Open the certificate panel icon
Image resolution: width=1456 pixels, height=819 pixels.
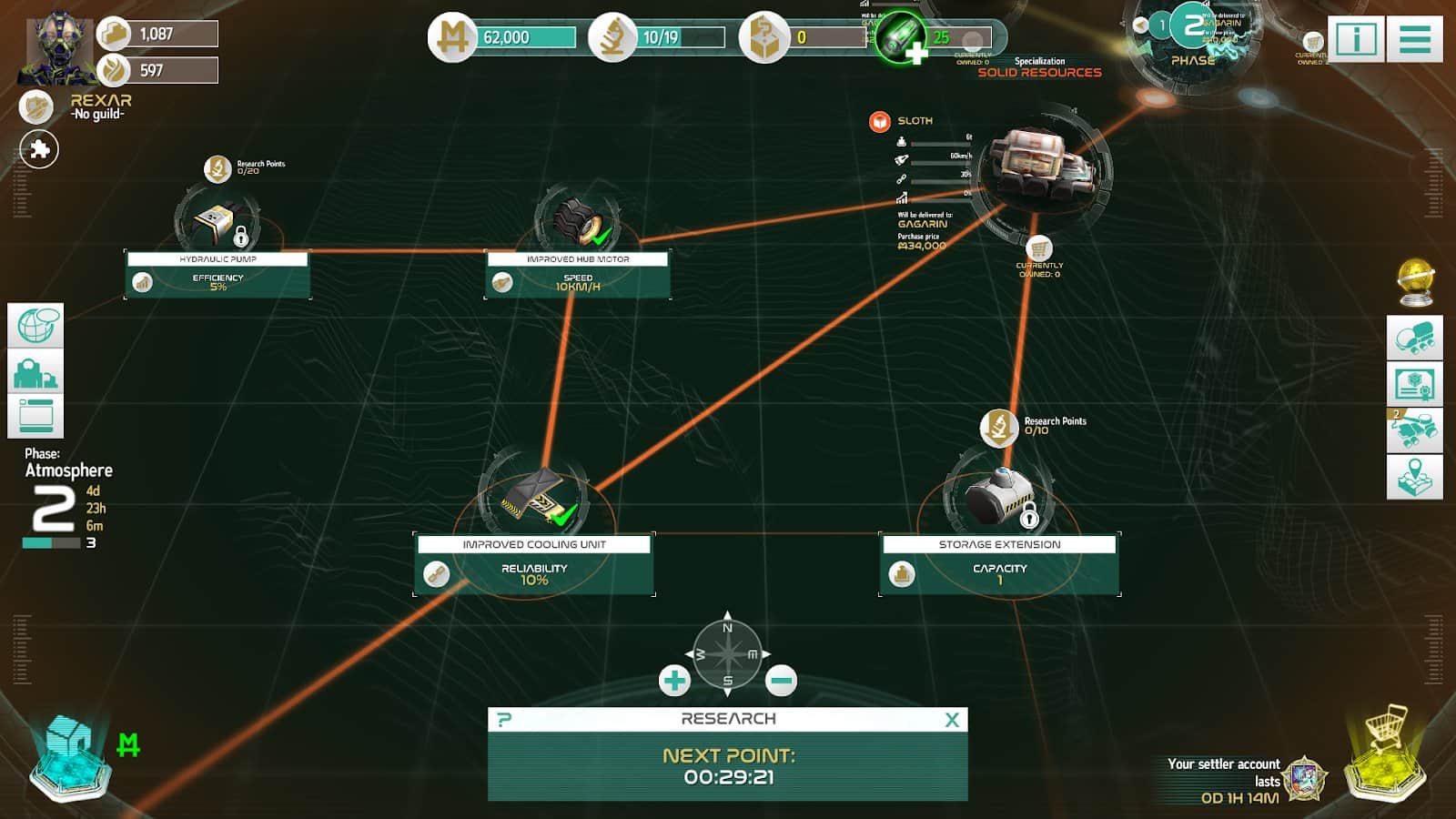coord(1414,384)
